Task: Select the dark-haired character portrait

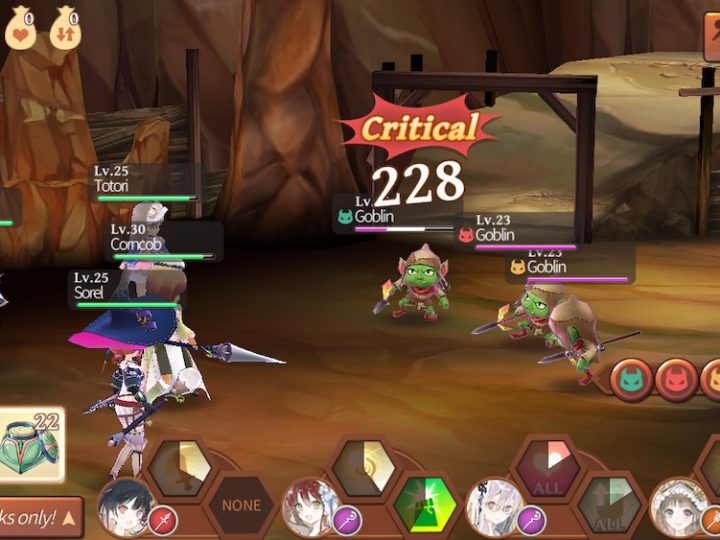Action: coord(125,506)
